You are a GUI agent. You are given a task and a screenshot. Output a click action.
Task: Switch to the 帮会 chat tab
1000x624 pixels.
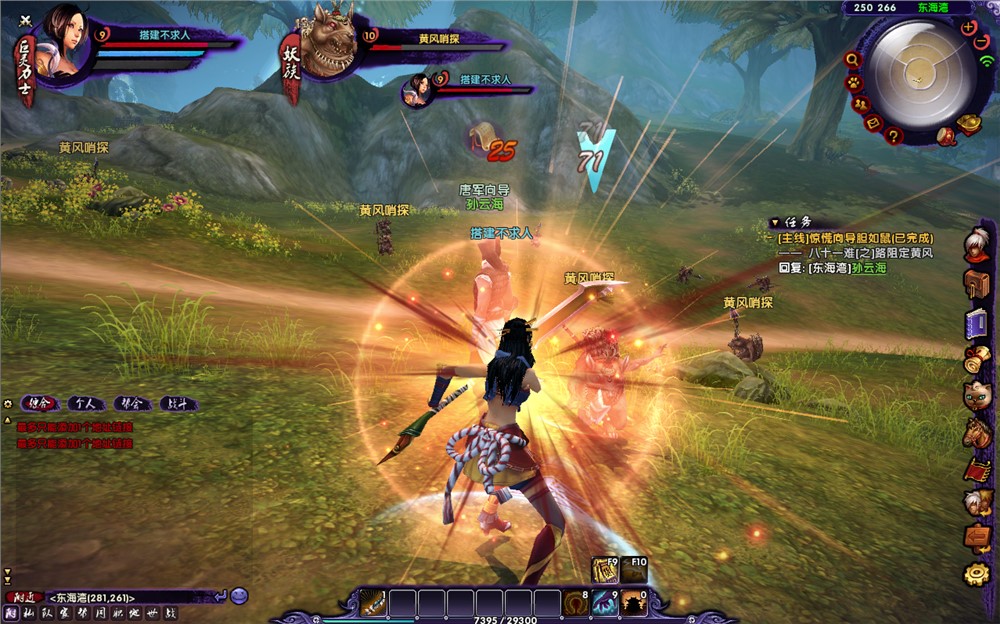point(133,404)
